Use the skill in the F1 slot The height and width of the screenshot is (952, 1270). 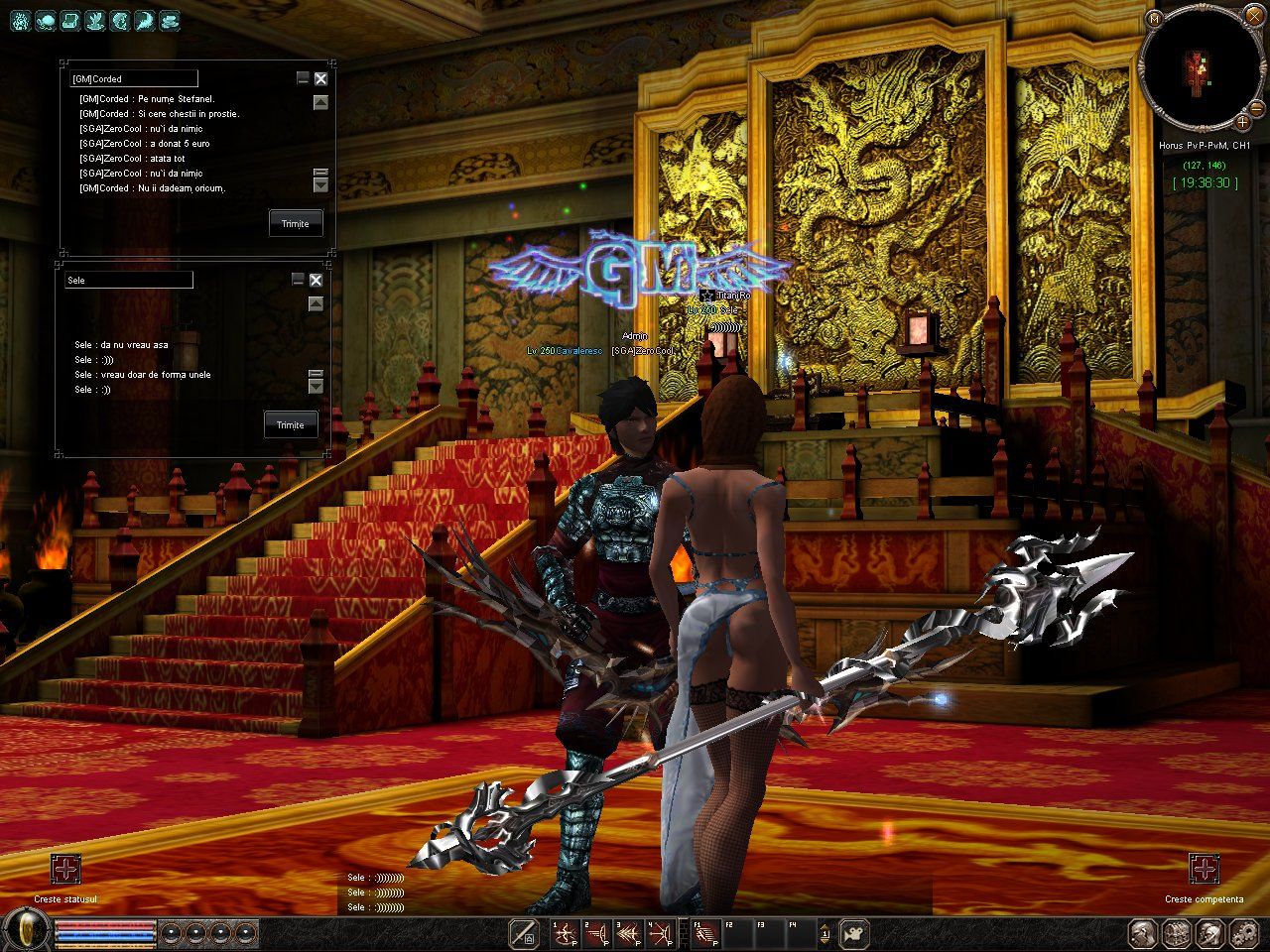coord(705,934)
